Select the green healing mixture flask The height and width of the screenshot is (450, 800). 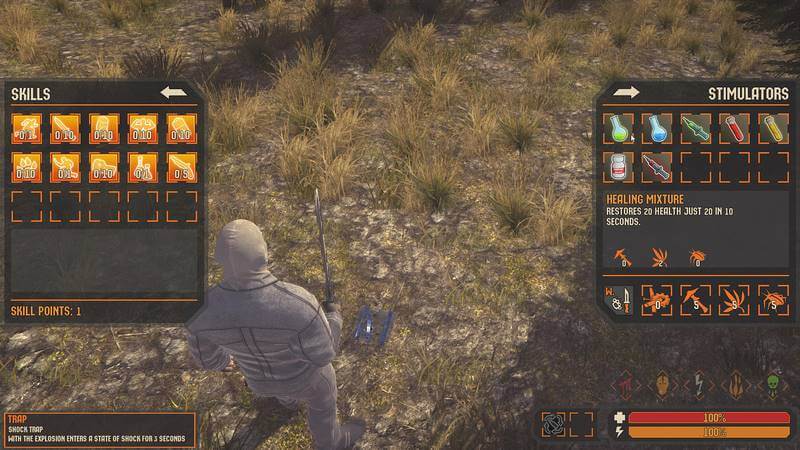tap(619, 128)
